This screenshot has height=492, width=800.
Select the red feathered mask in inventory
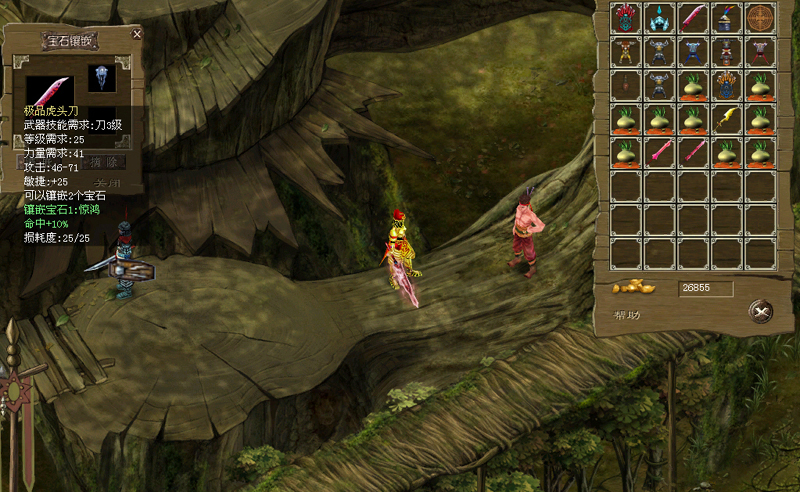(x=627, y=18)
